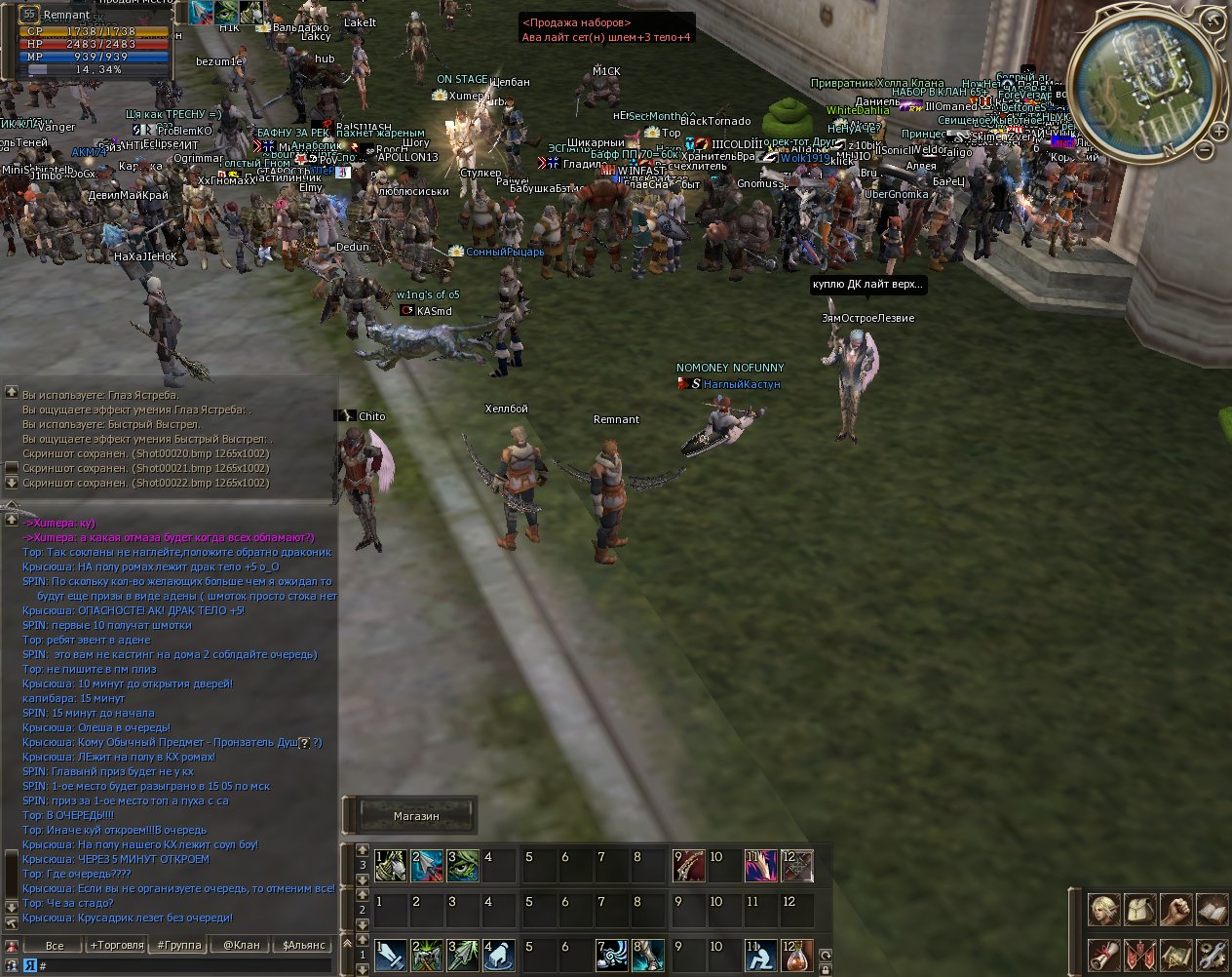The width and height of the screenshot is (1232, 977).
Task: Open the Магазин shop button
Action: click(x=416, y=816)
